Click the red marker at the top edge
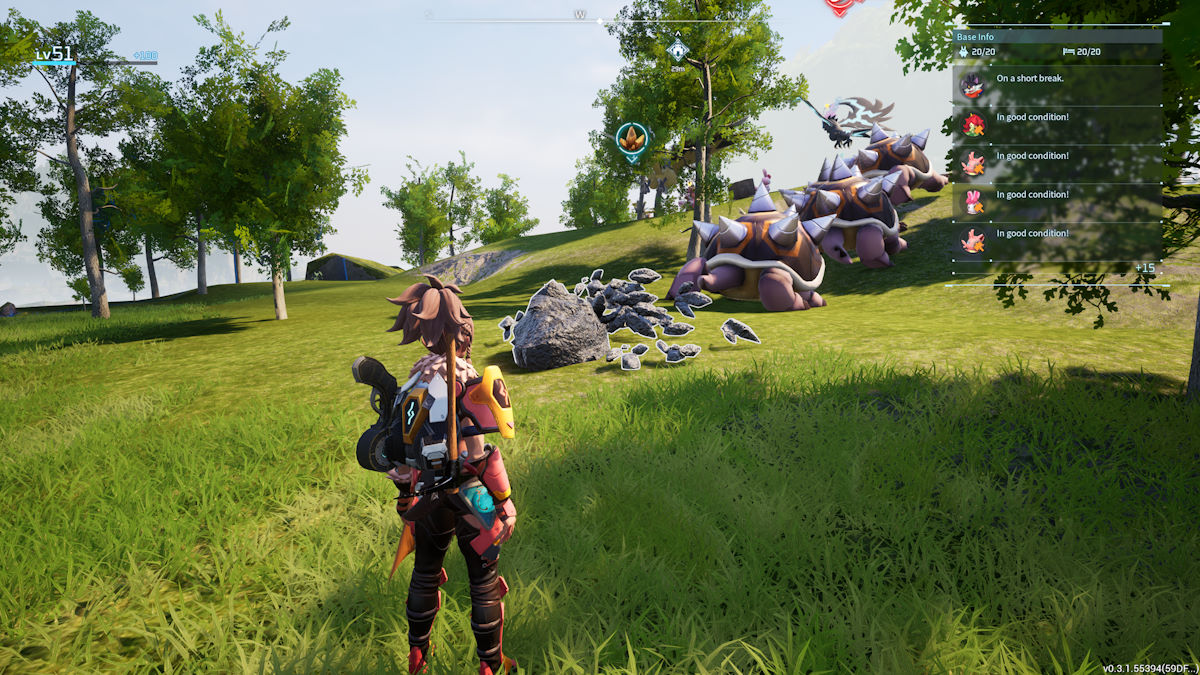This screenshot has width=1200, height=675. point(843,6)
